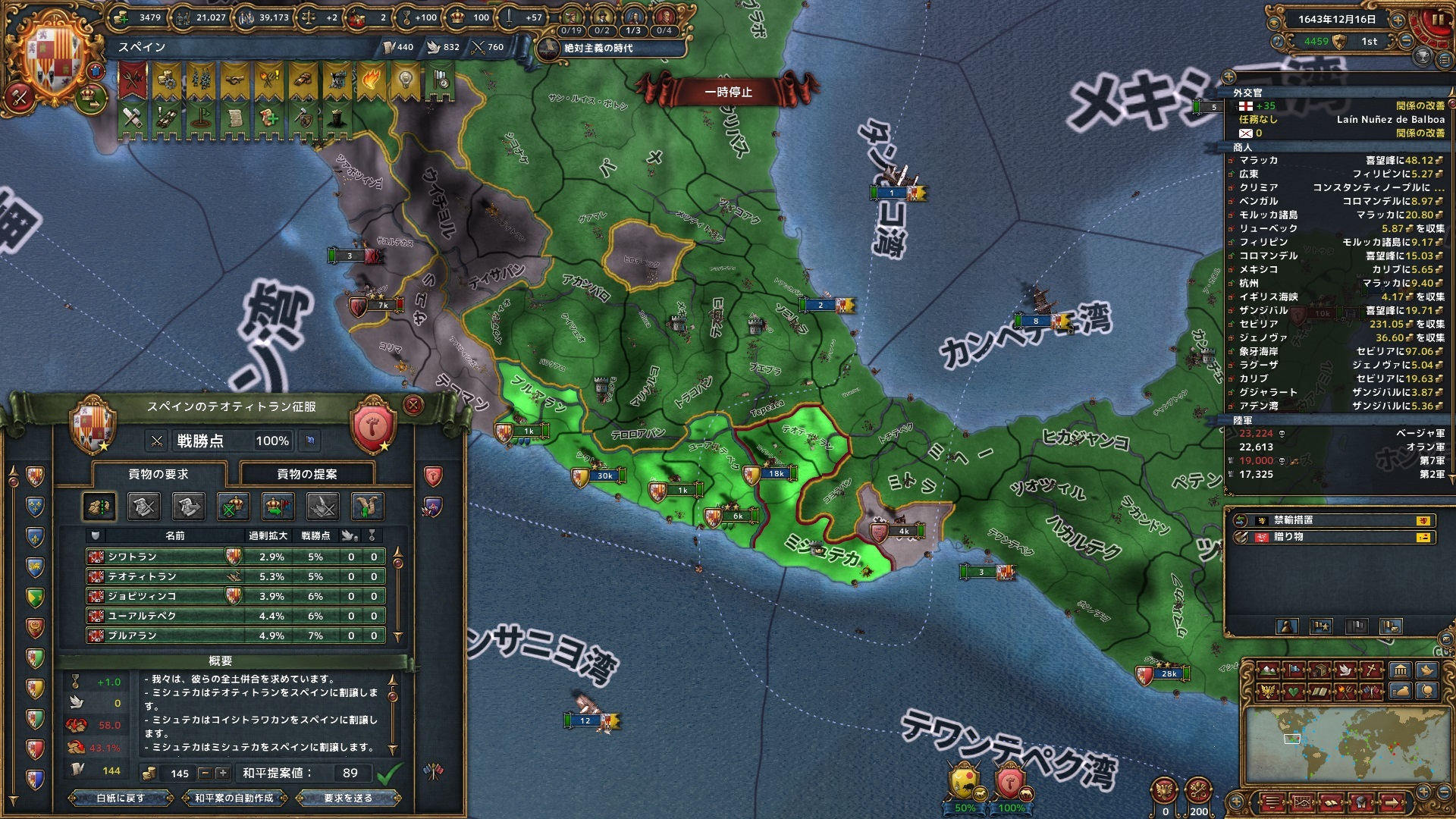Increase gold demand with the plus button
The height and width of the screenshot is (819, 1456).
point(222,773)
